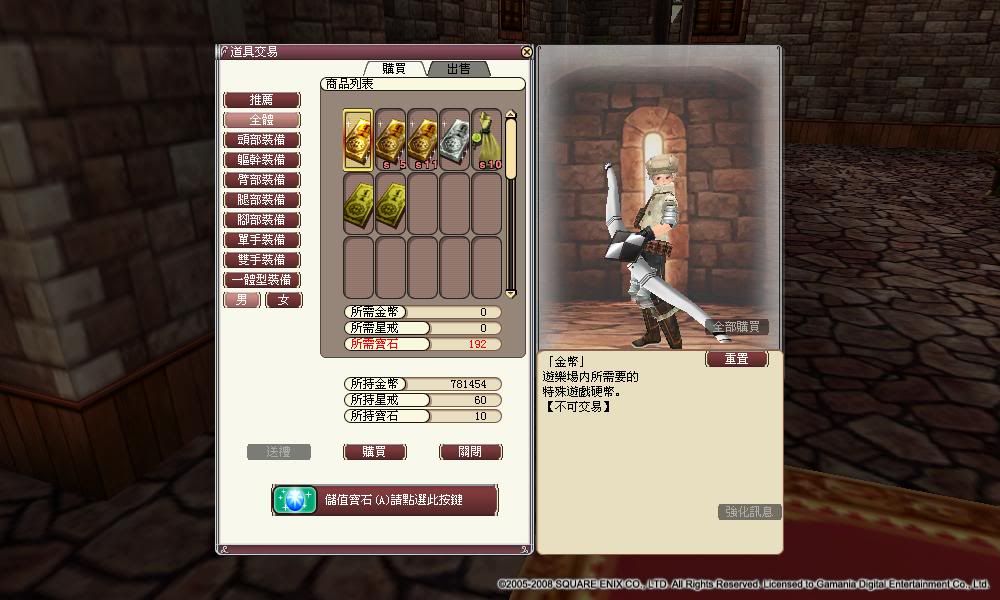Close the 道具交易 trade window
The height and width of the screenshot is (600, 1000).
coord(527,52)
